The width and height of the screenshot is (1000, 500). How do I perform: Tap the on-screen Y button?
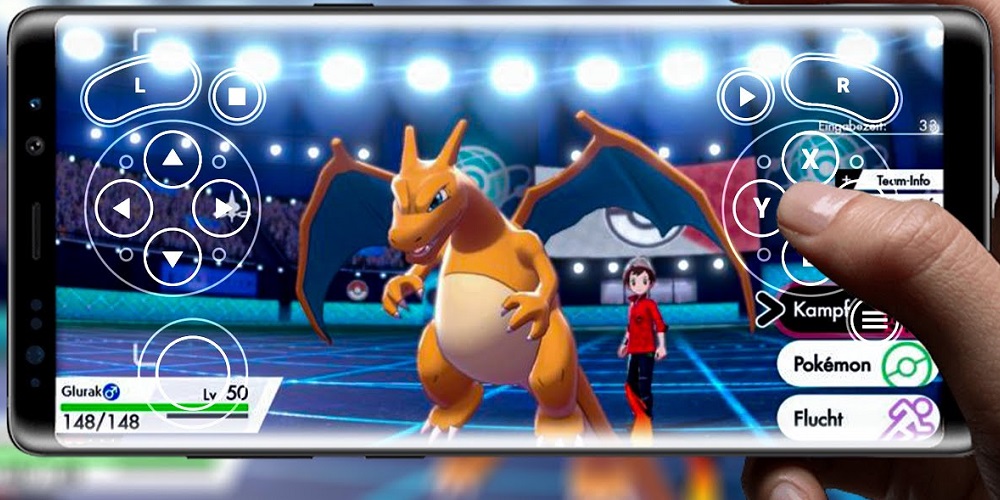(x=762, y=209)
